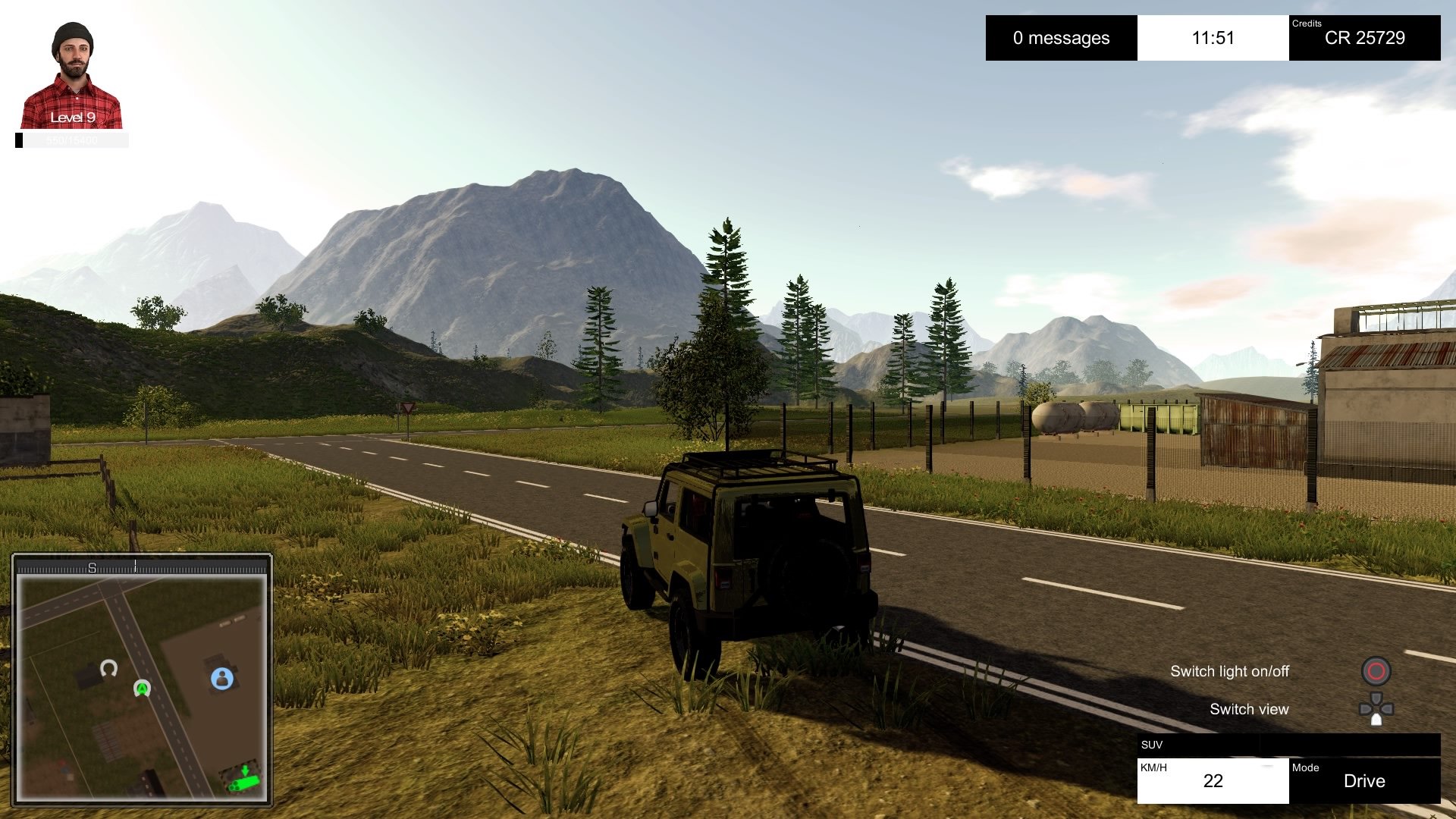Select the green log delivery marker
Screen dimensions: 1456x819
243,780
